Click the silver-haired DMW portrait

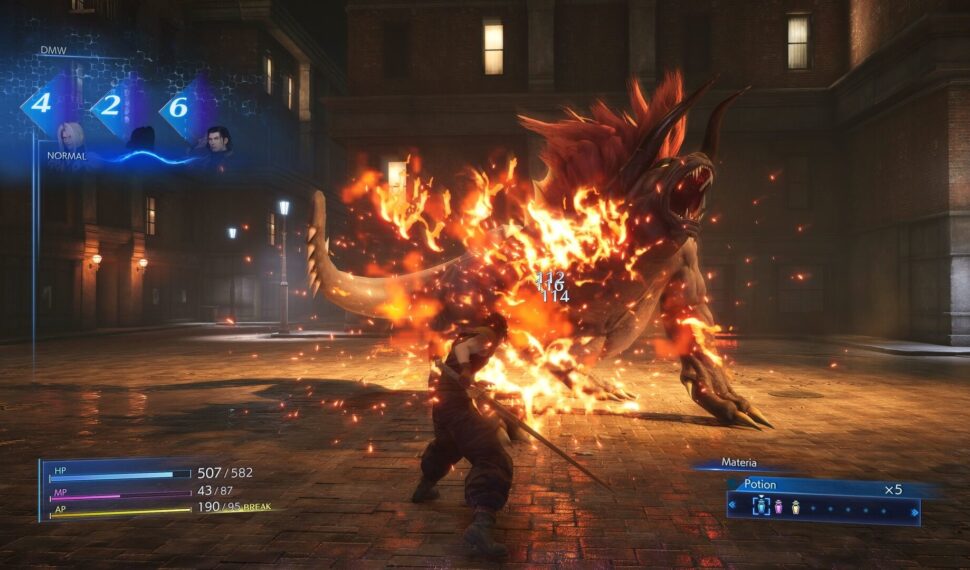(71, 137)
